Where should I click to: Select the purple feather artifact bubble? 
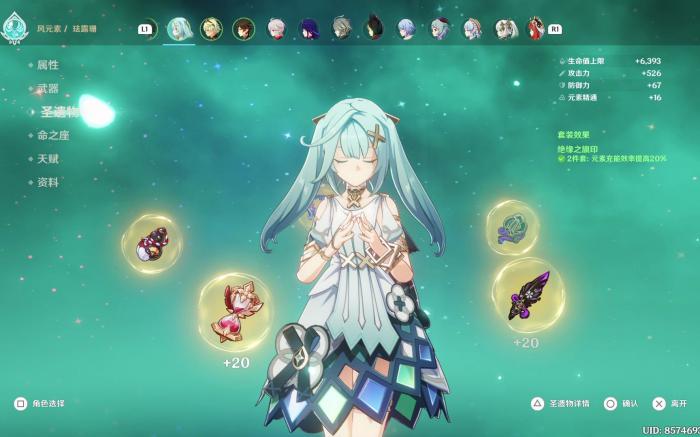(x=527, y=295)
